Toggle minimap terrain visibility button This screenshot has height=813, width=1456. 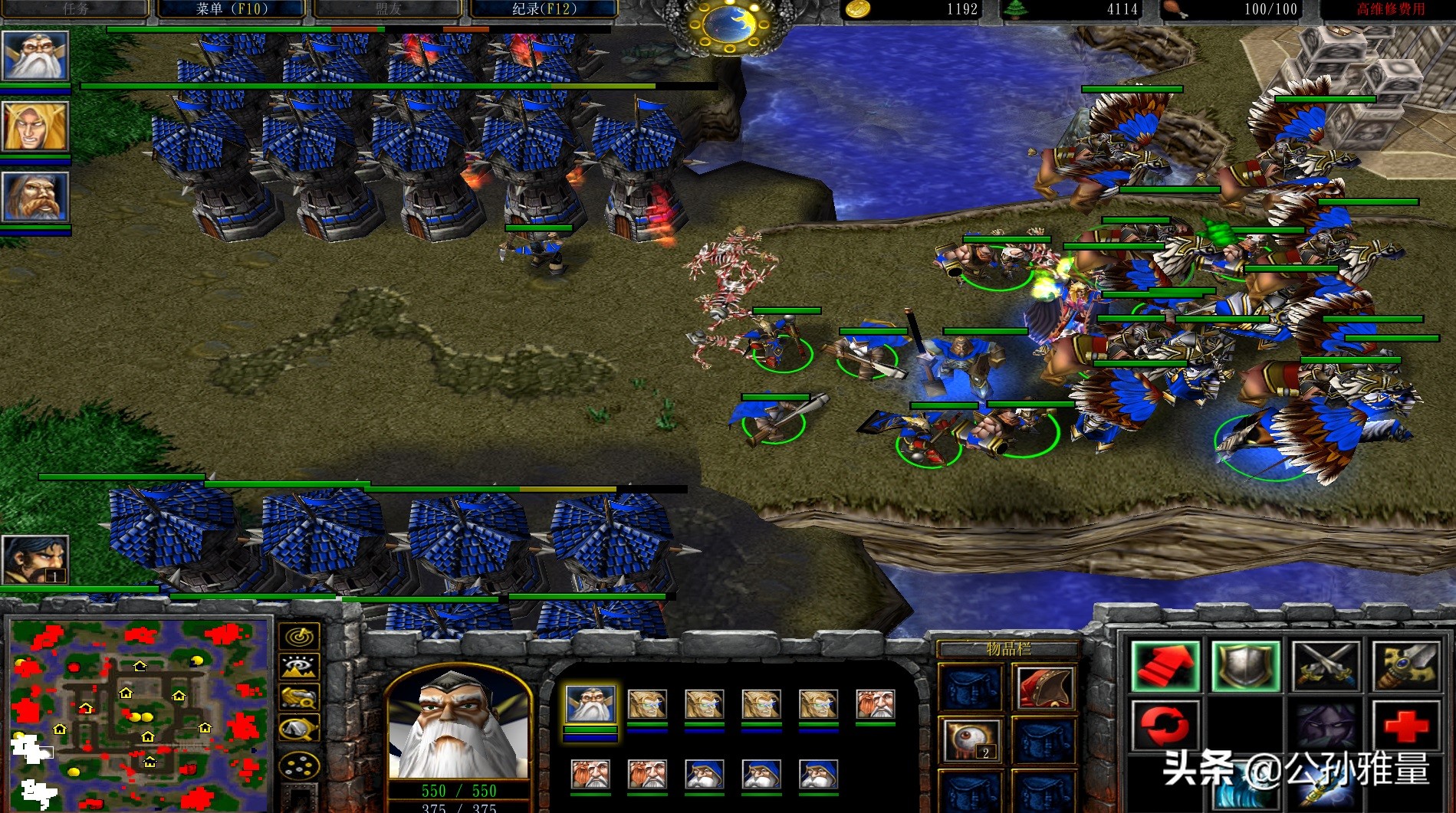(x=299, y=667)
